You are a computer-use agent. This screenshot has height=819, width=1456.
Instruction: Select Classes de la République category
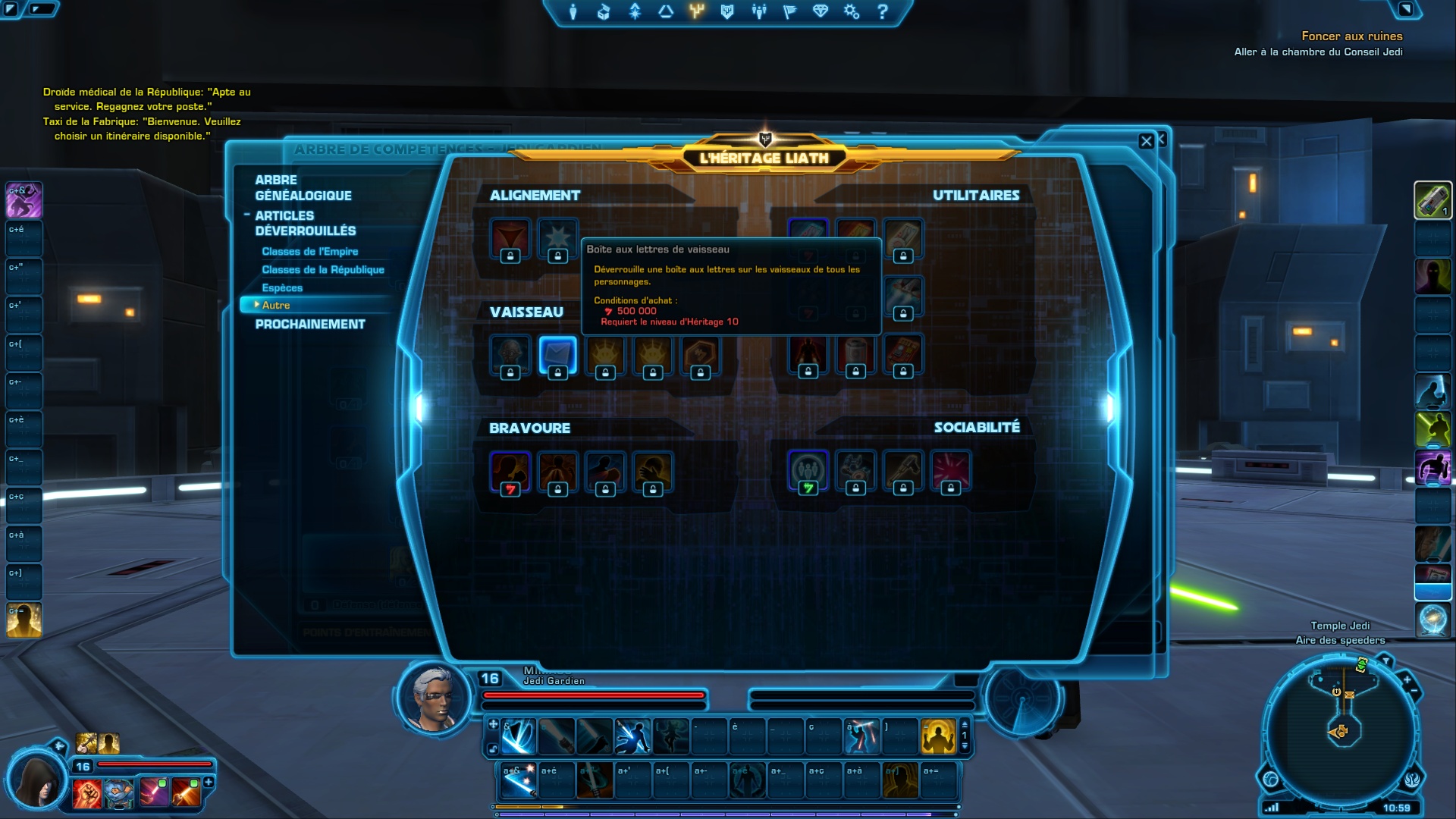[x=322, y=269]
